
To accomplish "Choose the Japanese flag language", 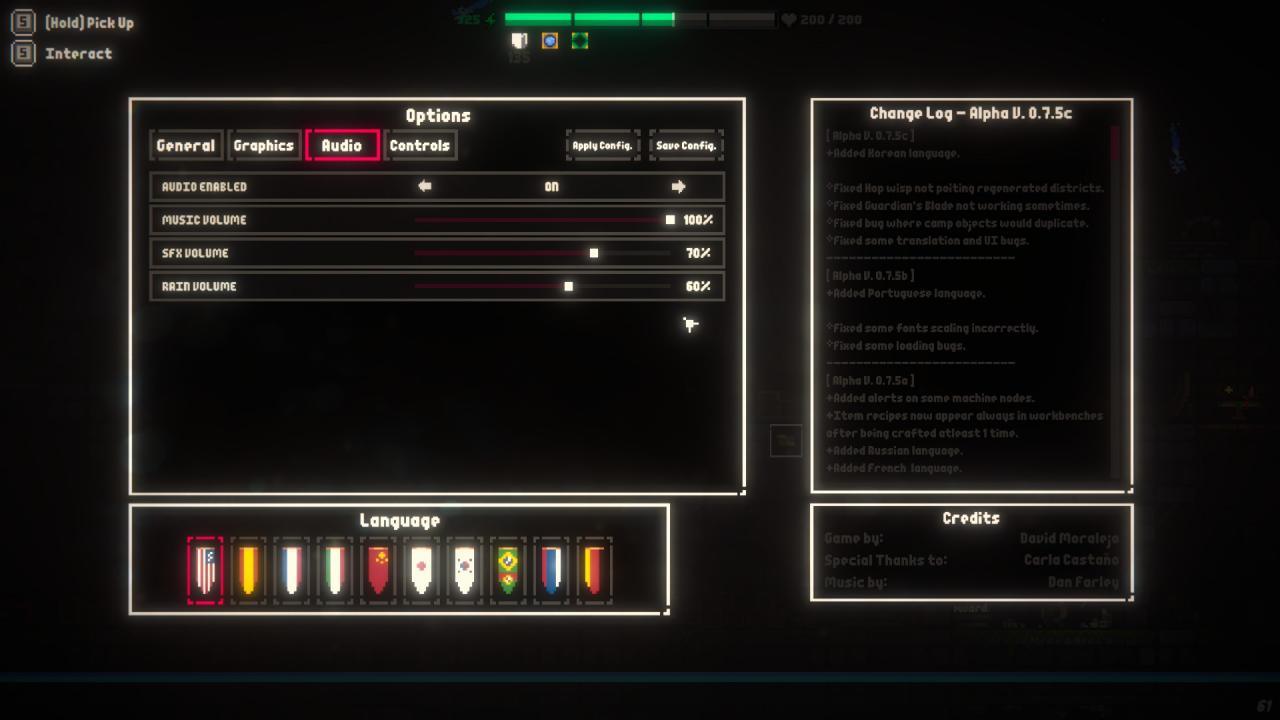I will coord(421,570).
